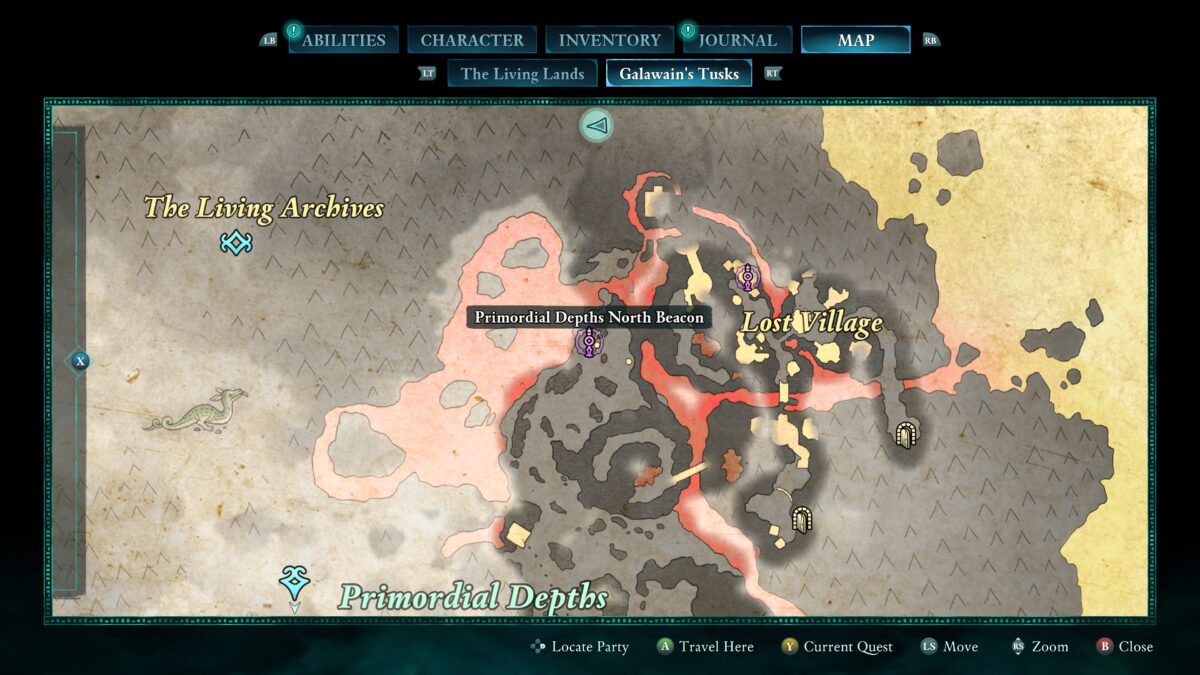Screen dimensions: 1200x675
Task: Select the Primordial Depths waypoint marker
Action: (x=294, y=580)
